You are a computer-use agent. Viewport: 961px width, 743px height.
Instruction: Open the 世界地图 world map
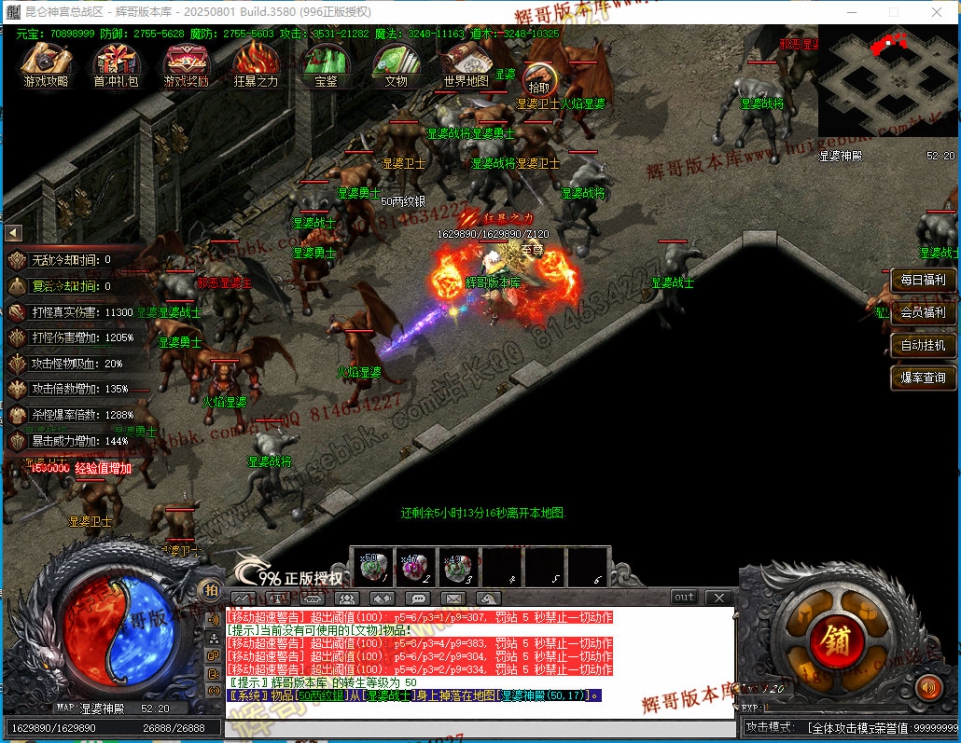tap(466, 65)
